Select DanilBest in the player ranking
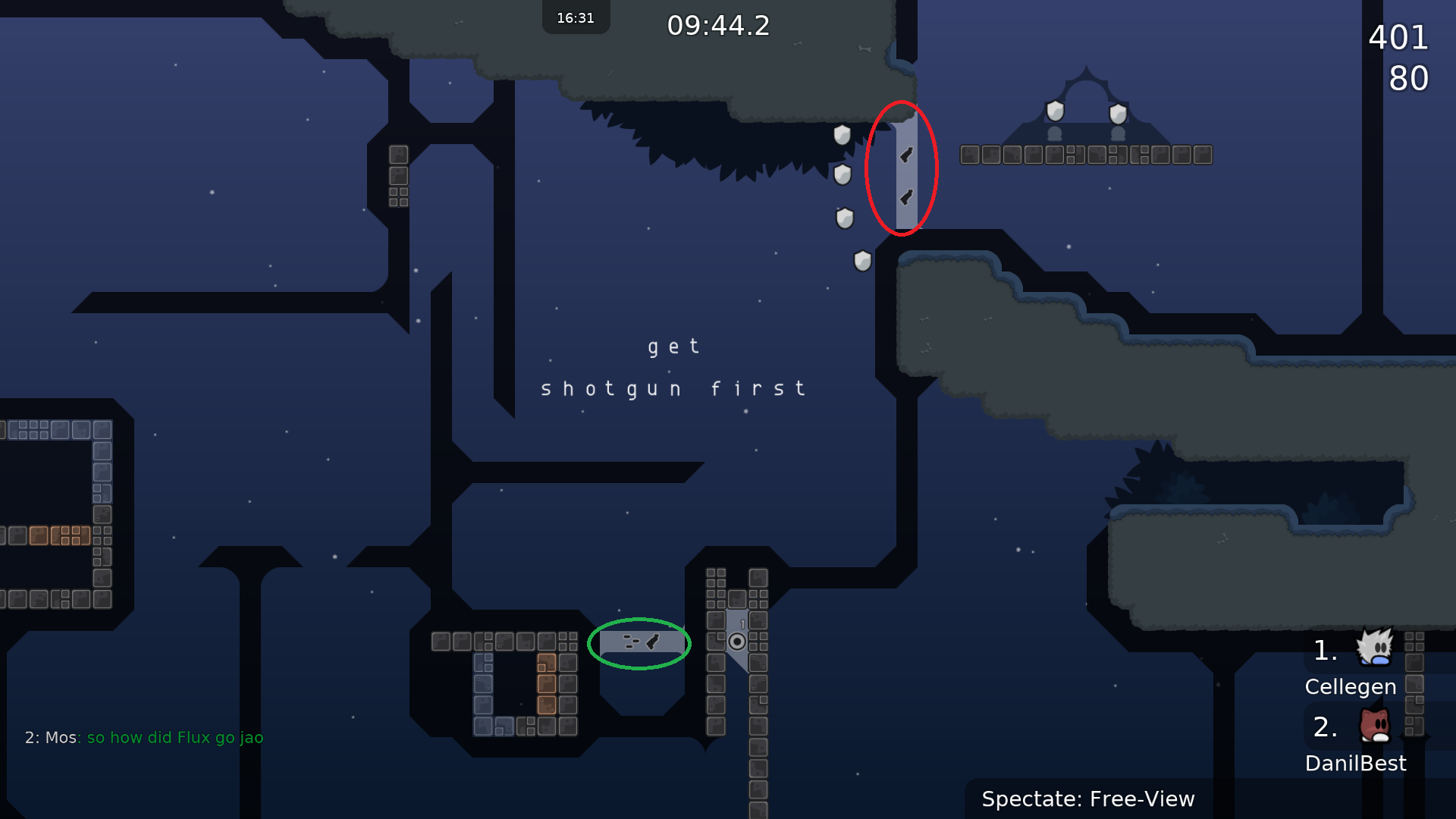This screenshot has width=1456, height=819. 1355,762
